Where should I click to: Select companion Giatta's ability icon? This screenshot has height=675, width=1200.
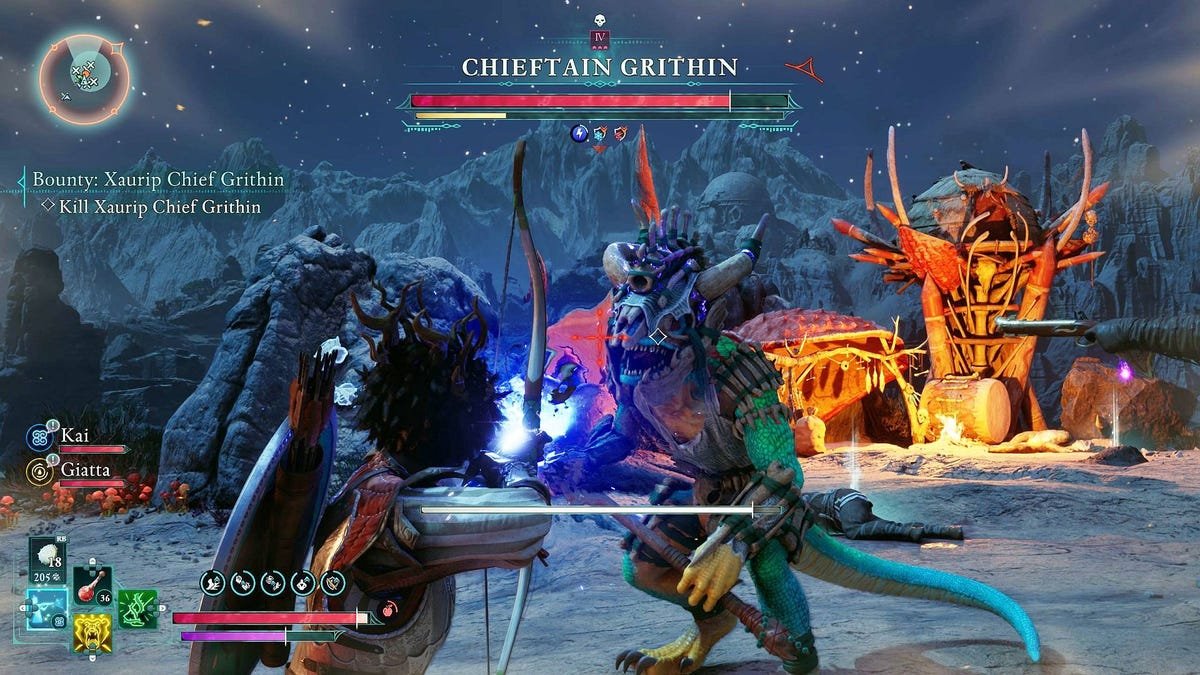41,470
